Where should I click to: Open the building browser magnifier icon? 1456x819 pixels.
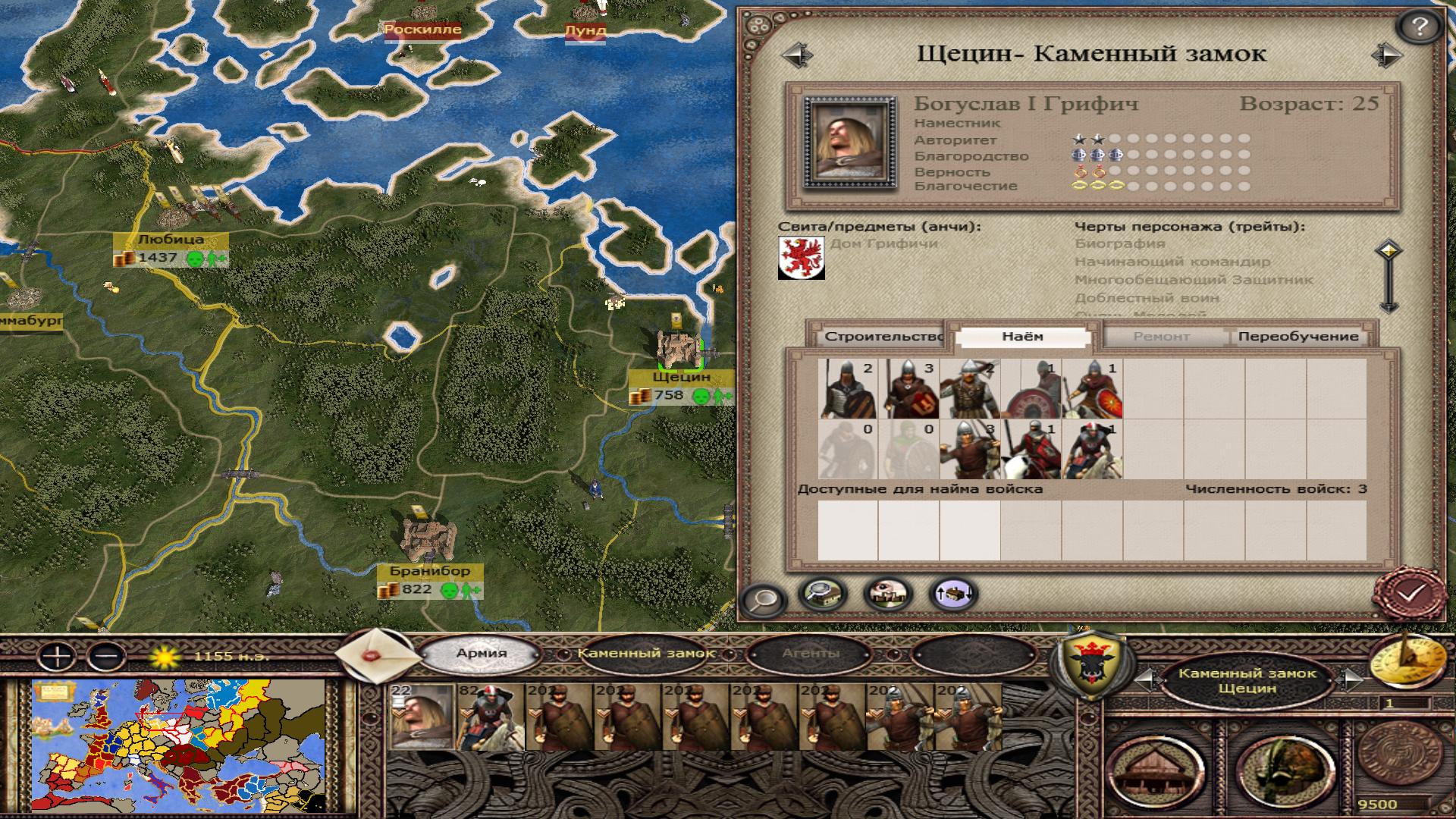[824, 594]
